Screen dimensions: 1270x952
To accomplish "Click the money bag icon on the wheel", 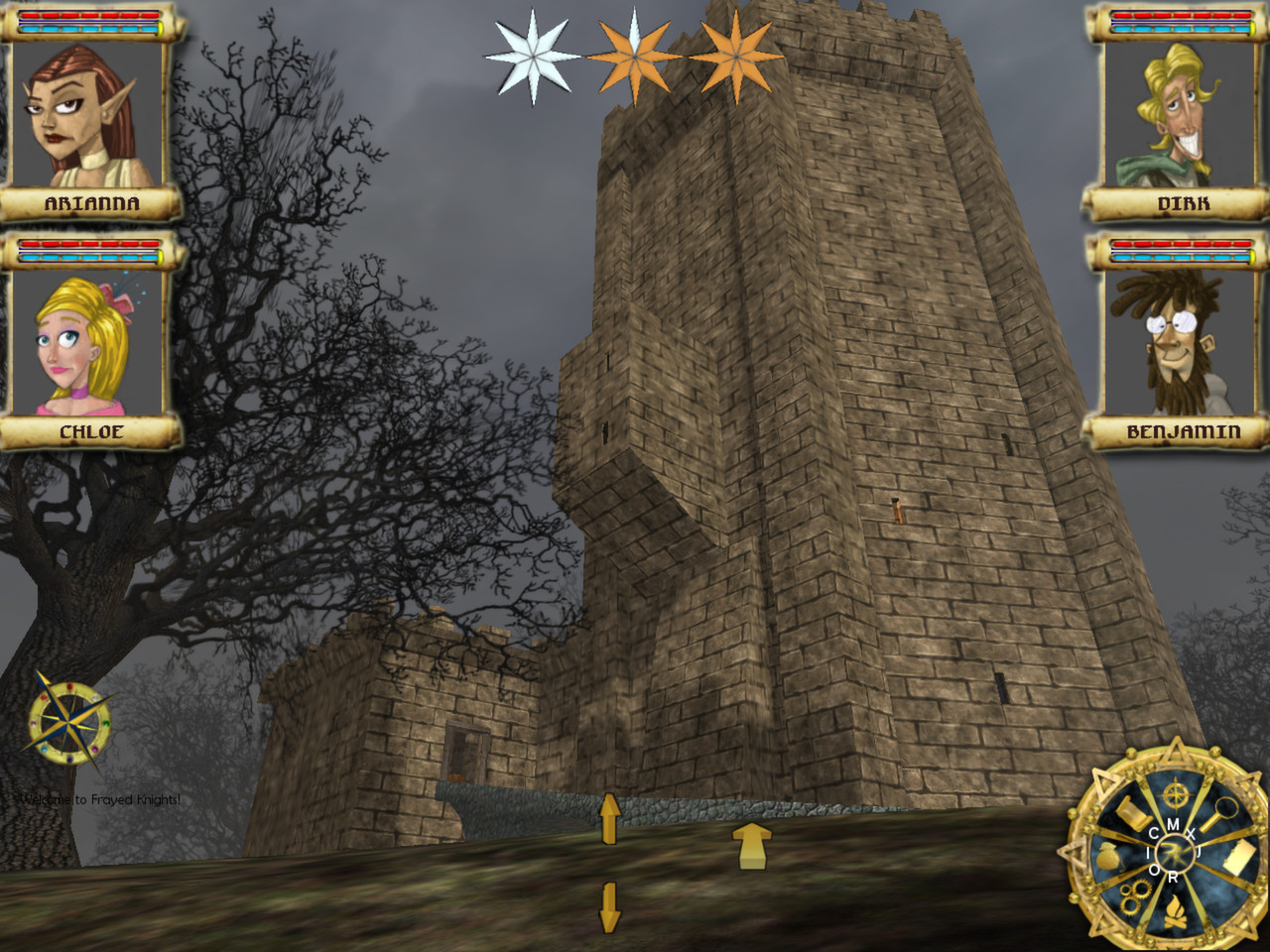I will point(1107,856).
